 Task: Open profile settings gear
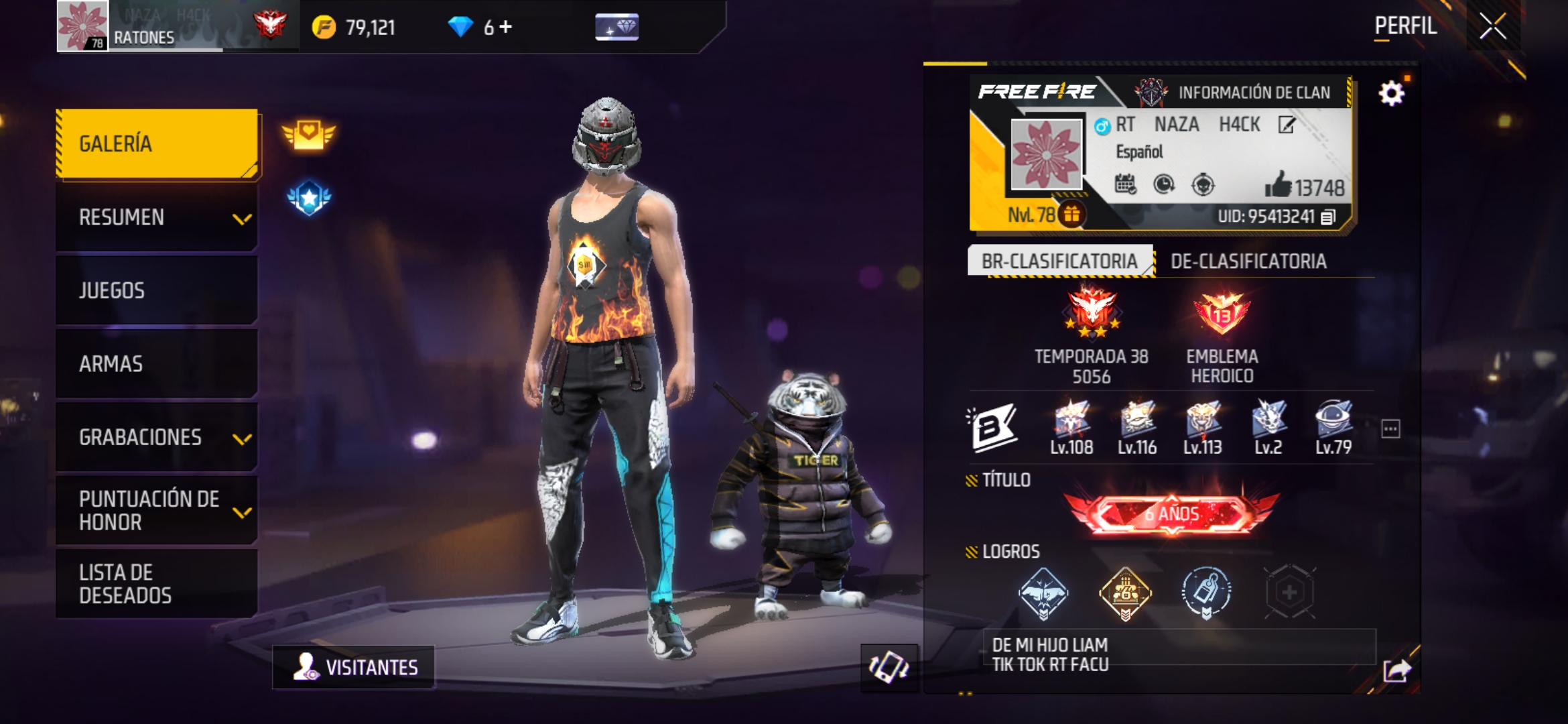click(x=1392, y=93)
